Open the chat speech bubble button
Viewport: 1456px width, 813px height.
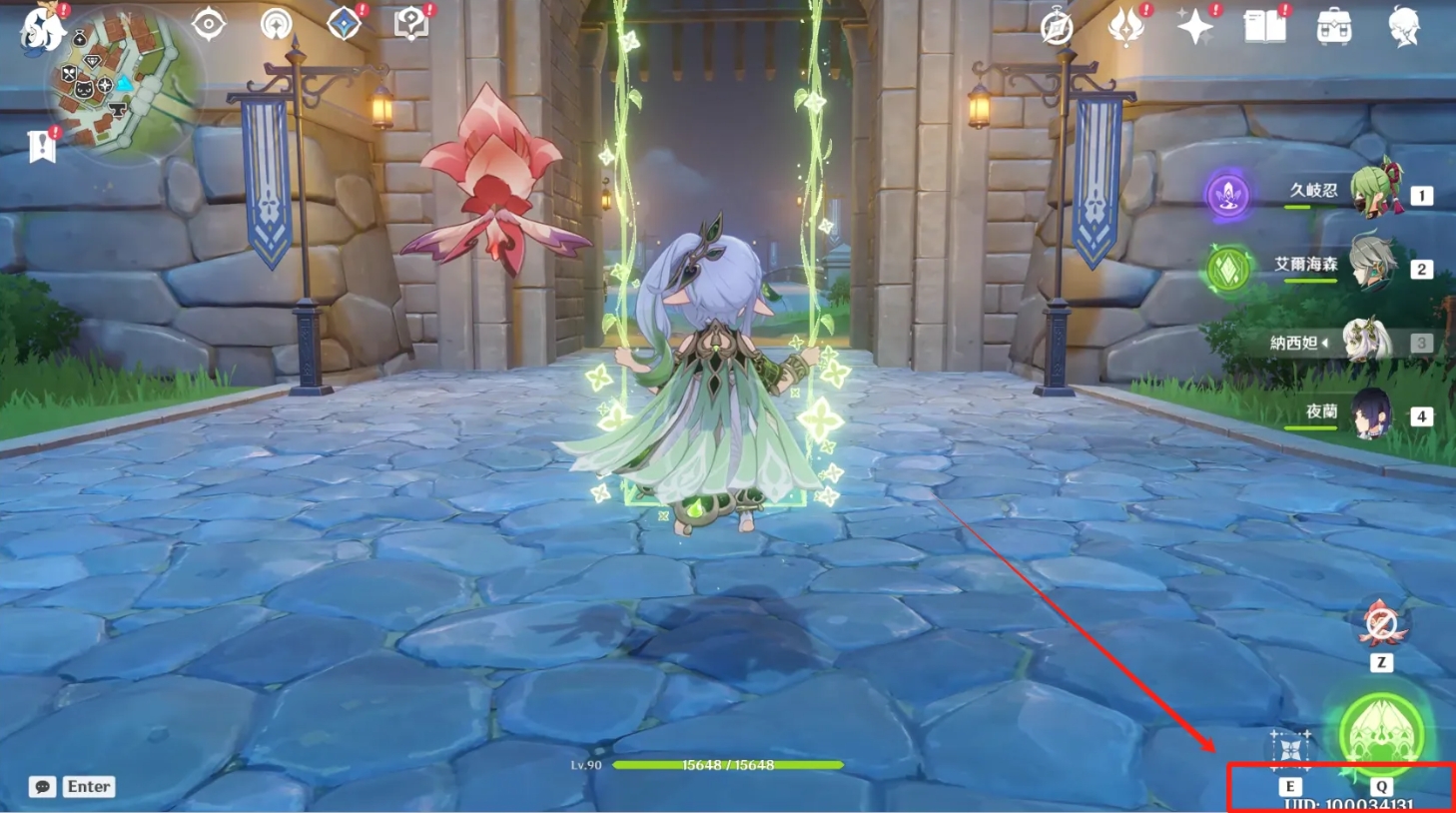(x=42, y=787)
